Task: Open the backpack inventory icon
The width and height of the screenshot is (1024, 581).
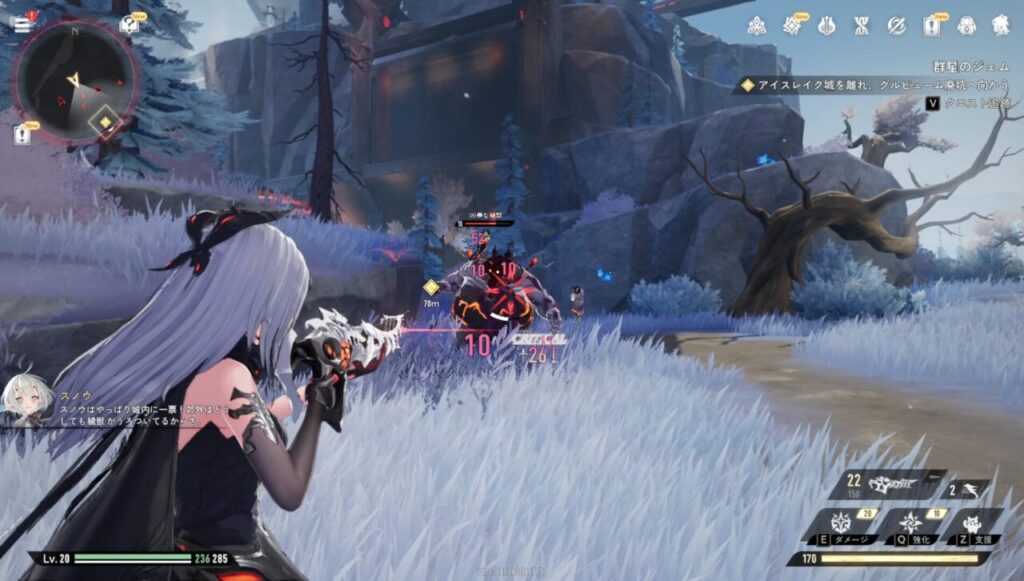Action: click(966, 25)
